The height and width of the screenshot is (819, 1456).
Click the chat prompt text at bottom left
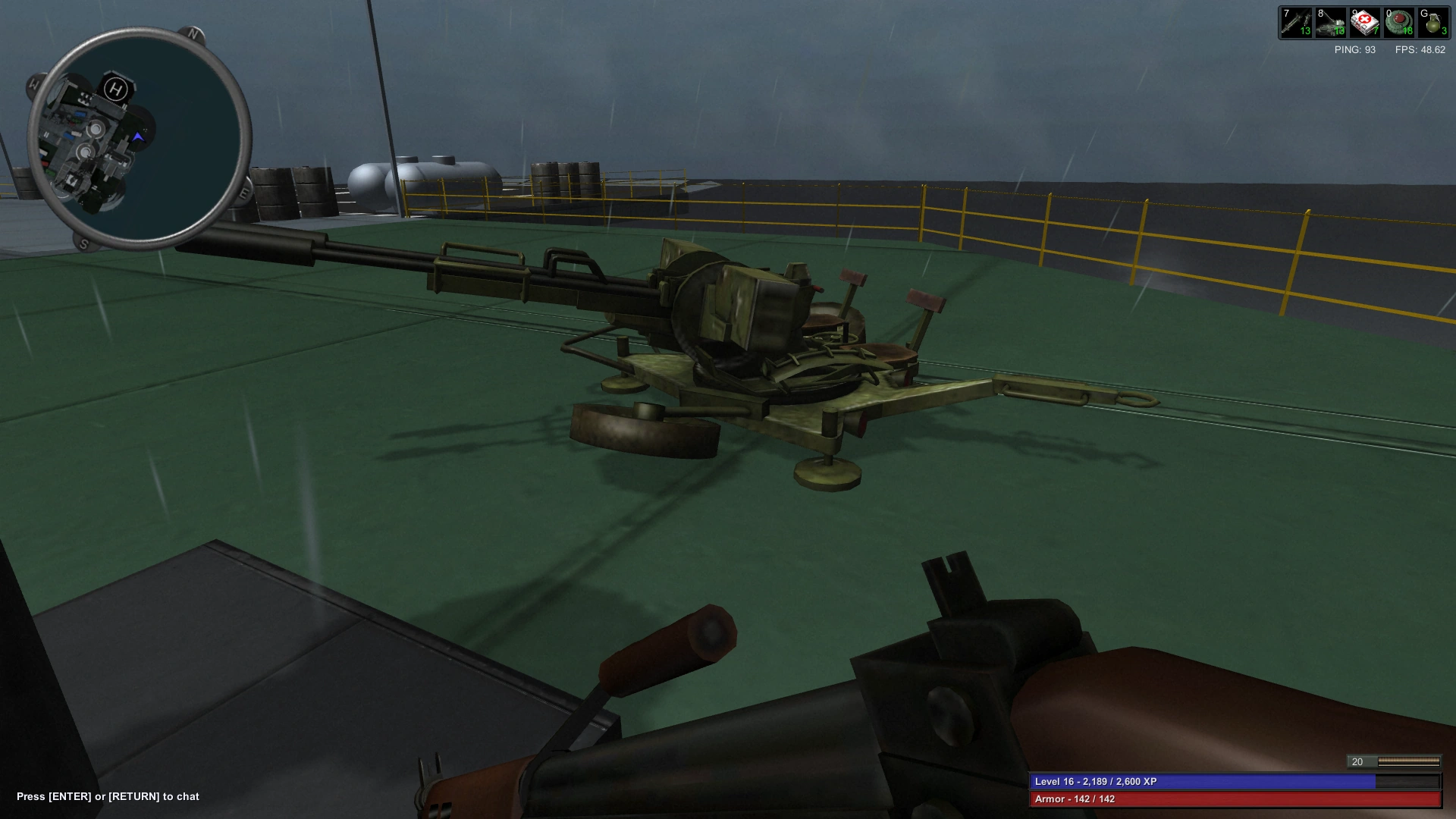tap(108, 797)
